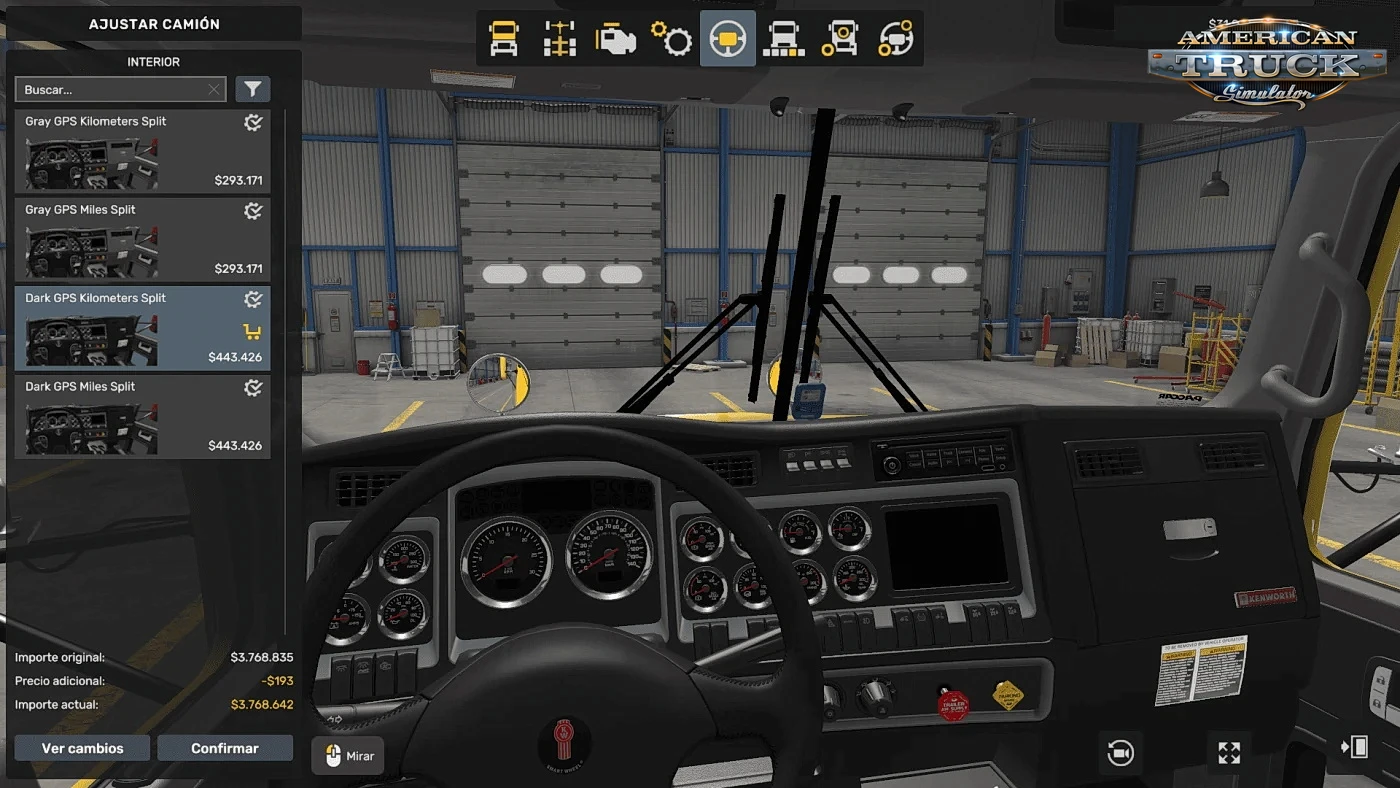Select the steering wheel interior category
1400x788 pixels.
(728, 39)
